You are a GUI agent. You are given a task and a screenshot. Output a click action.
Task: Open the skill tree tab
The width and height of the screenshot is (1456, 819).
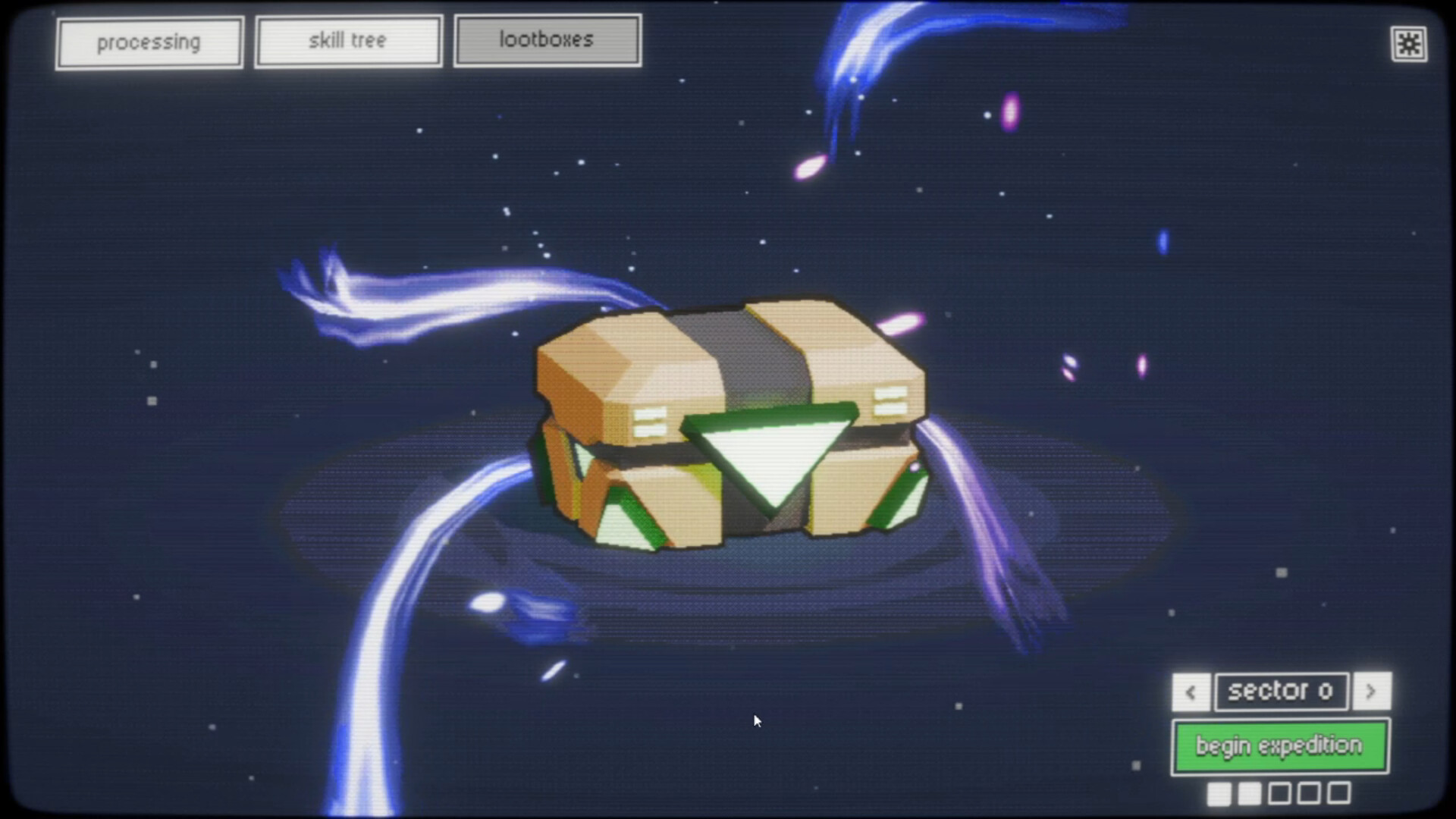coord(347,39)
